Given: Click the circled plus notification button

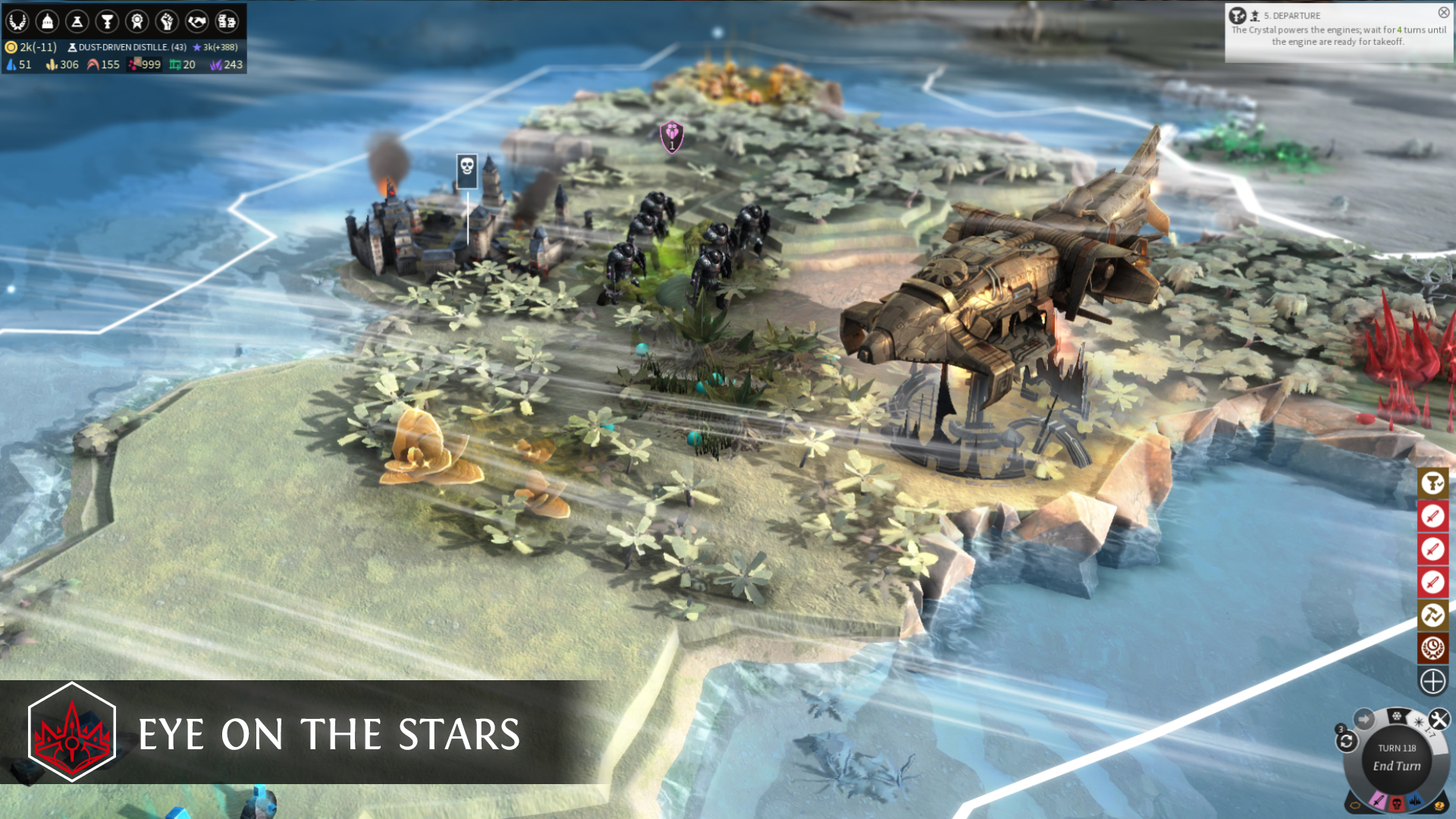Looking at the screenshot, I should pos(1432,681).
